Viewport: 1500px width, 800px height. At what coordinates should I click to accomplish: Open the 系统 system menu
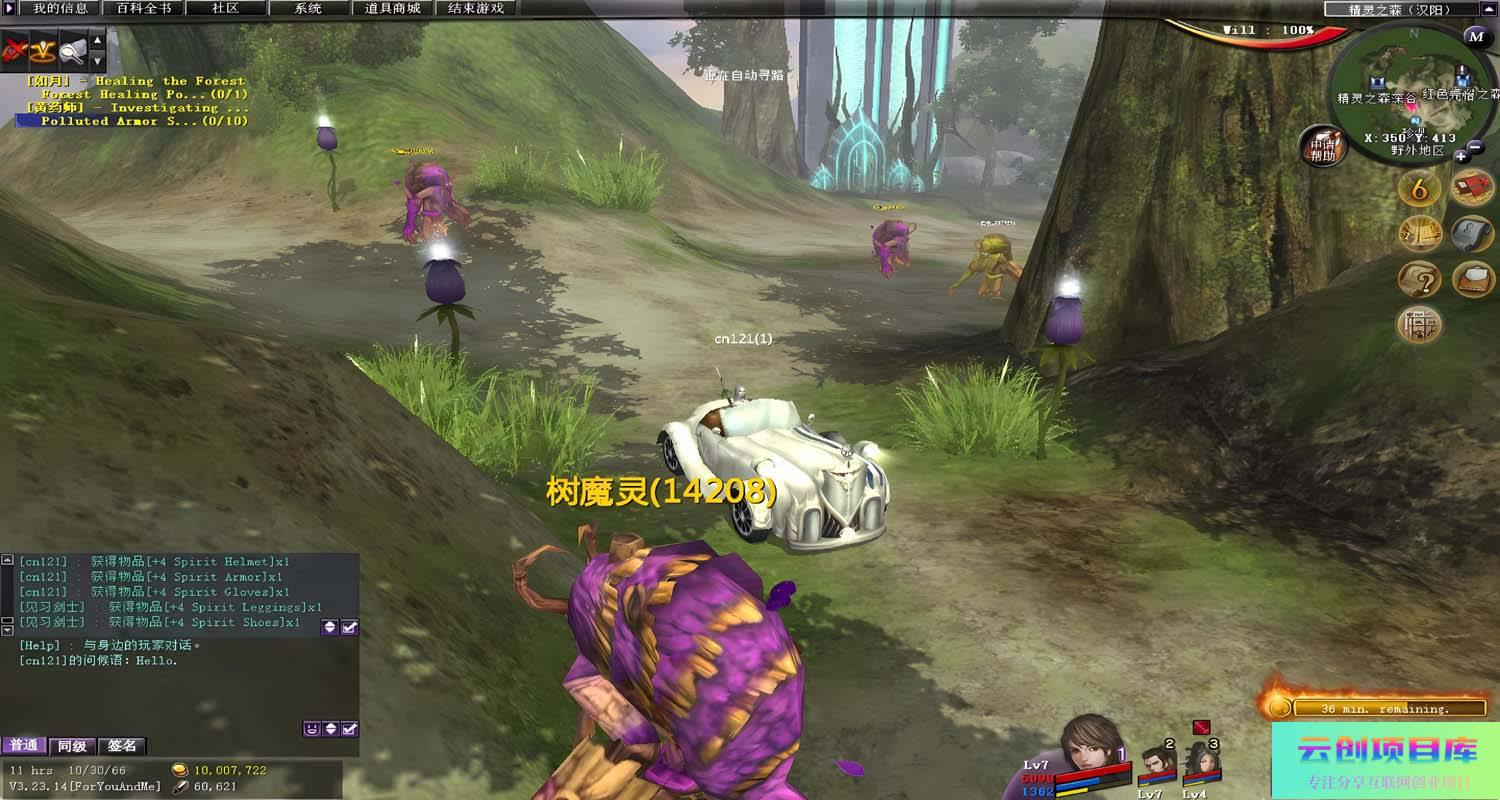click(x=308, y=8)
